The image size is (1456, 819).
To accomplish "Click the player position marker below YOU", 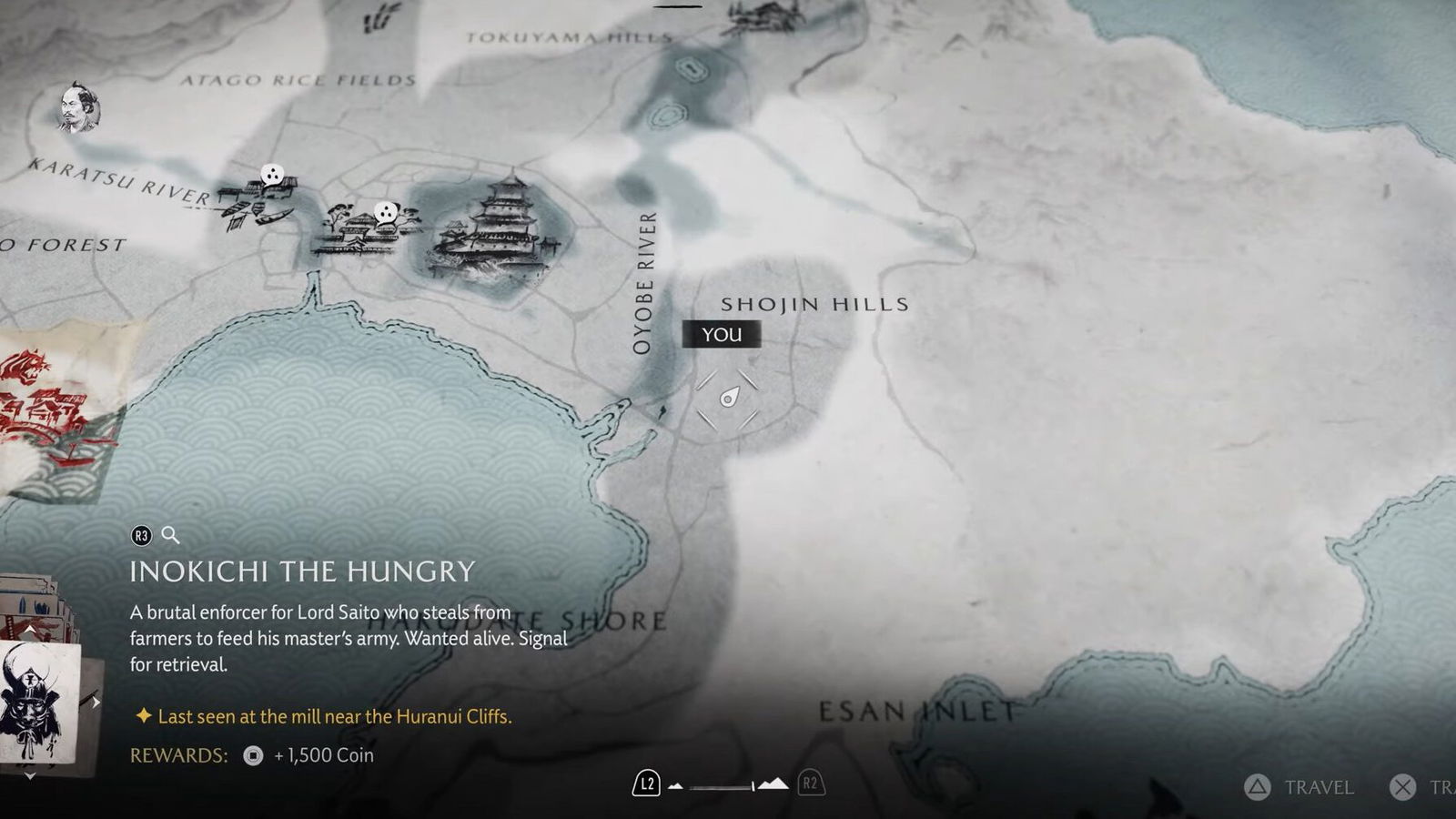I will 728,398.
